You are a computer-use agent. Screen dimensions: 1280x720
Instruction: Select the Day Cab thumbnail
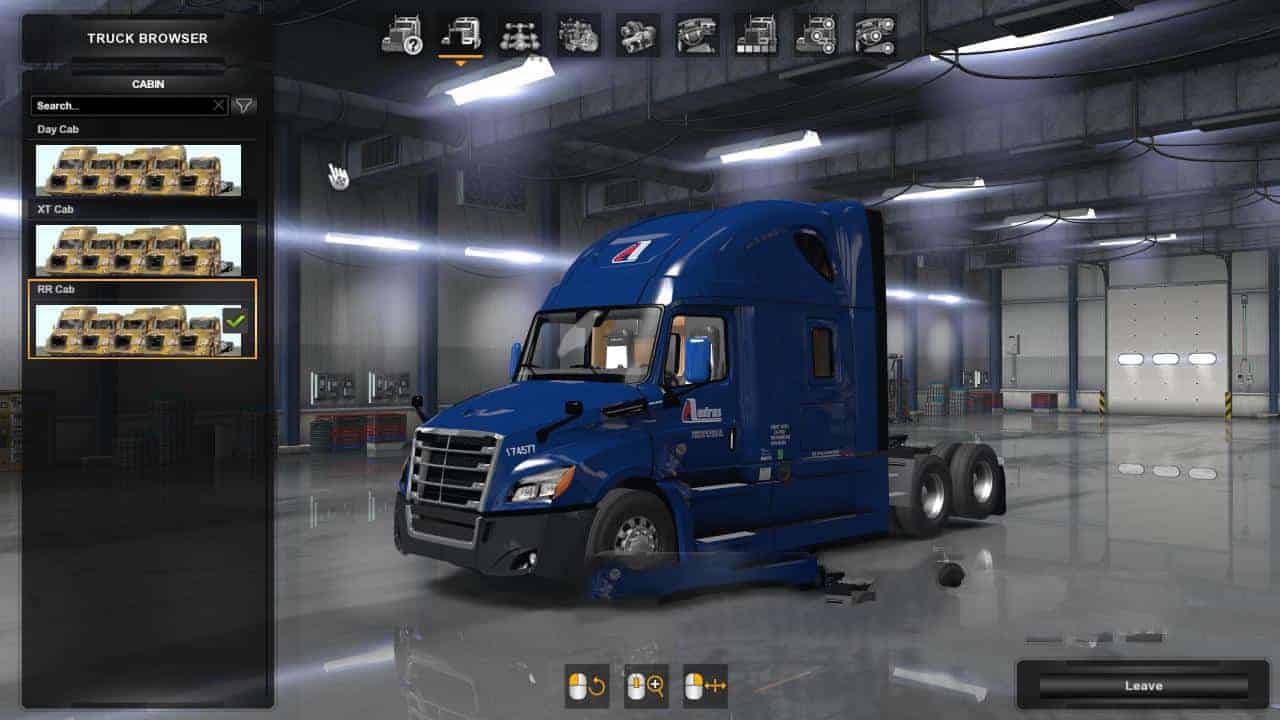tap(138, 170)
